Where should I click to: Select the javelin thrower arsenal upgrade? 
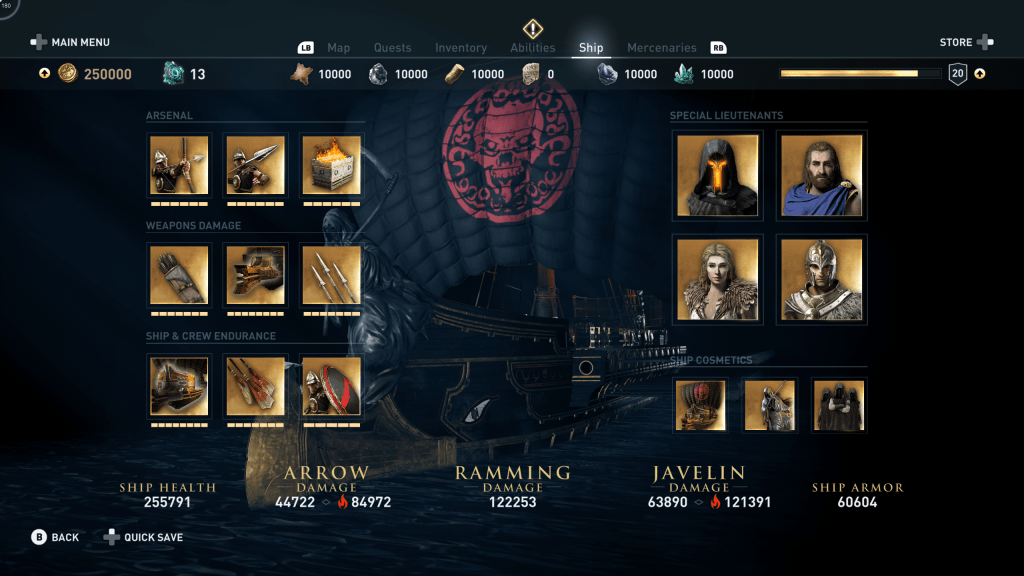(255, 165)
